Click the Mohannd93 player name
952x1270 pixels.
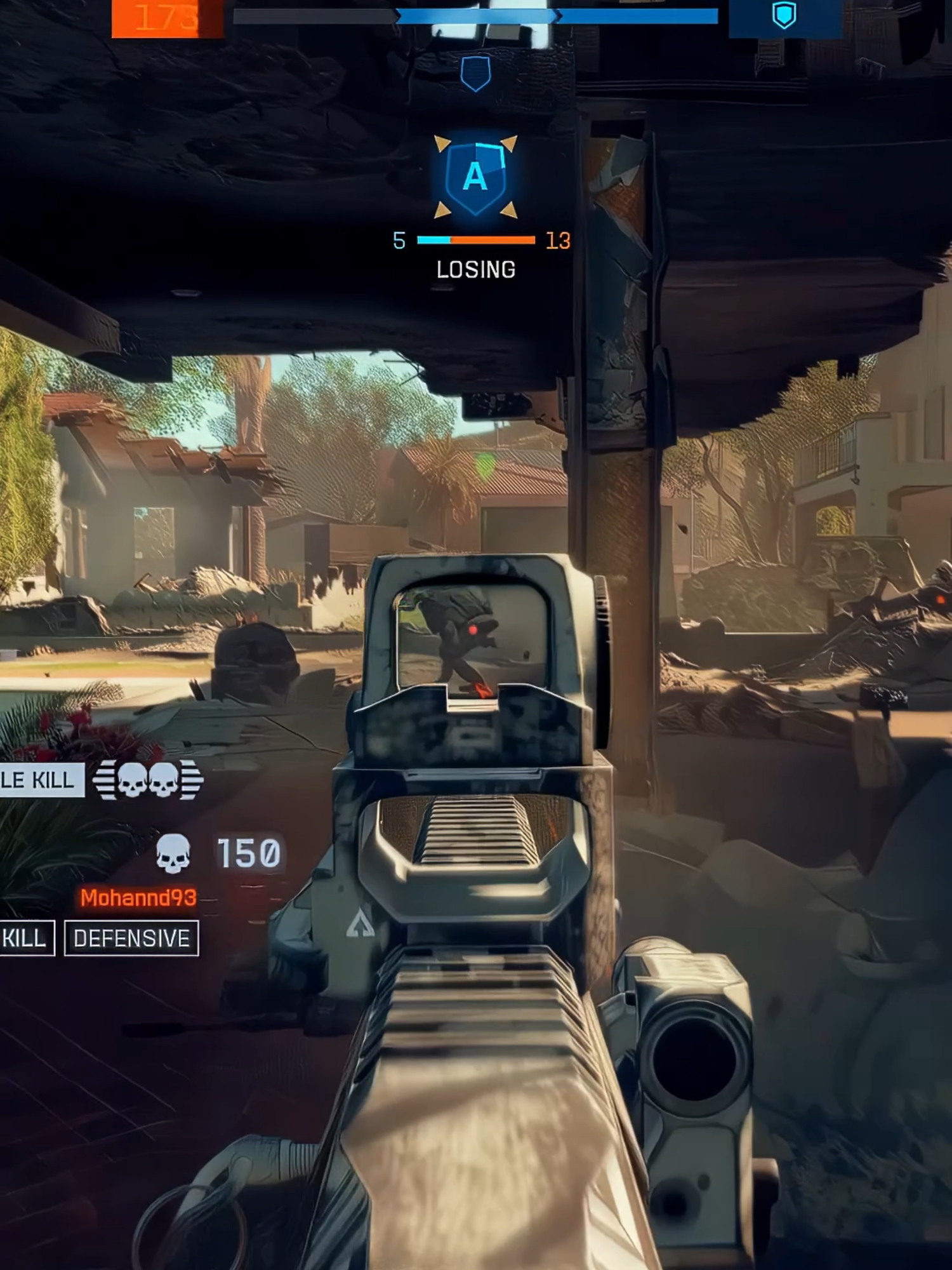pos(138,897)
